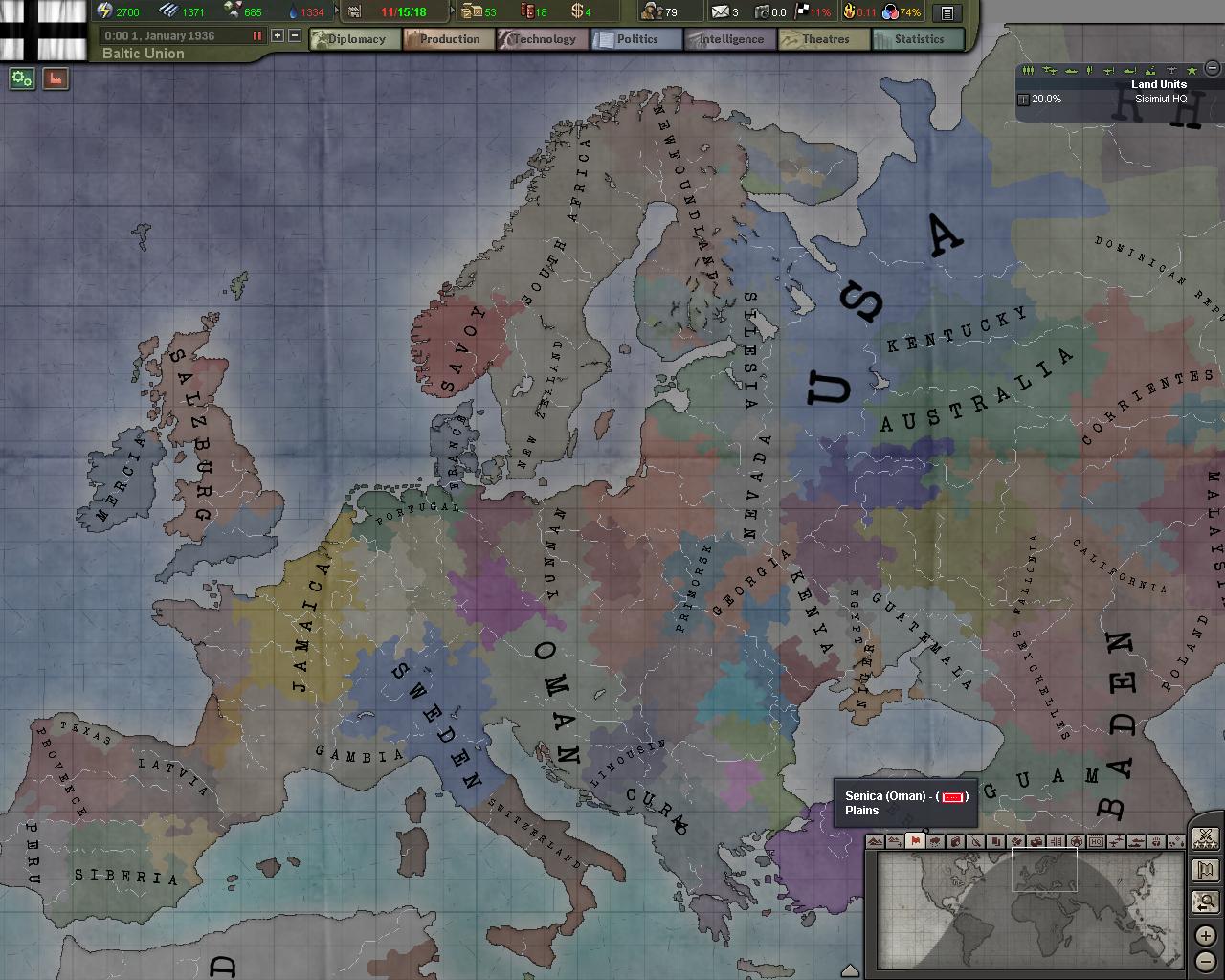Switch to the Theatres tab
The width and height of the screenshot is (1225, 980).
pos(824,39)
